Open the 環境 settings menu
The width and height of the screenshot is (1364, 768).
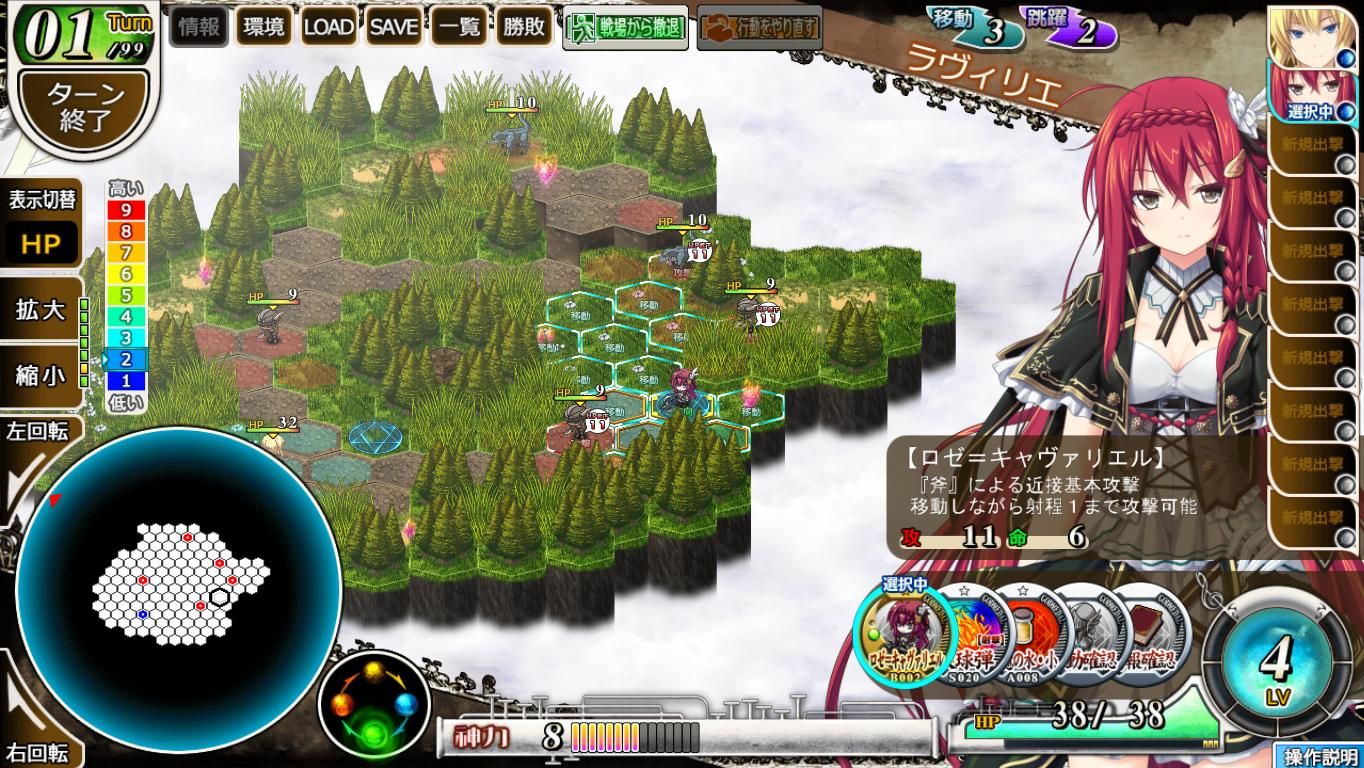point(264,28)
